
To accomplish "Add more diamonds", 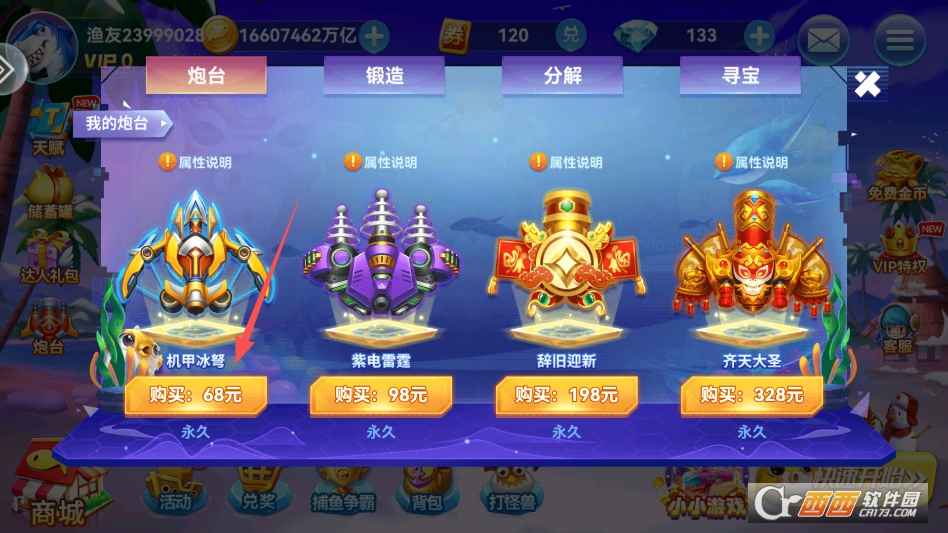I will (x=760, y=37).
